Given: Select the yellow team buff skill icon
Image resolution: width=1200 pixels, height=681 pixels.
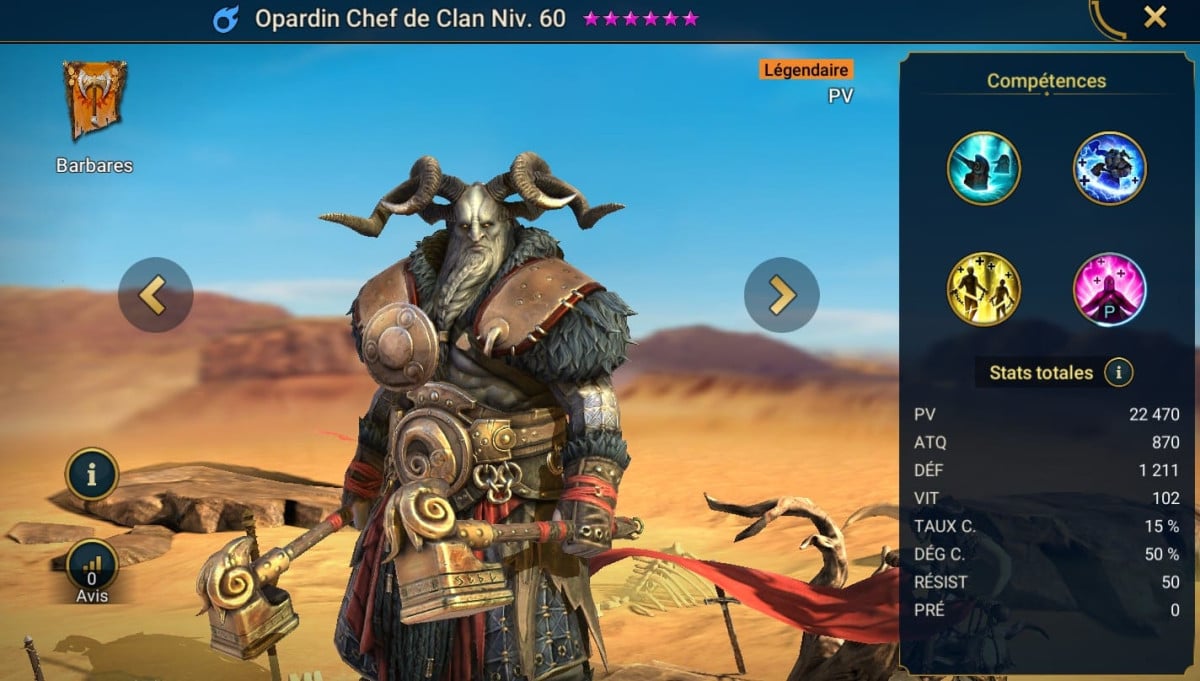Looking at the screenshot, I should [983, 289].
